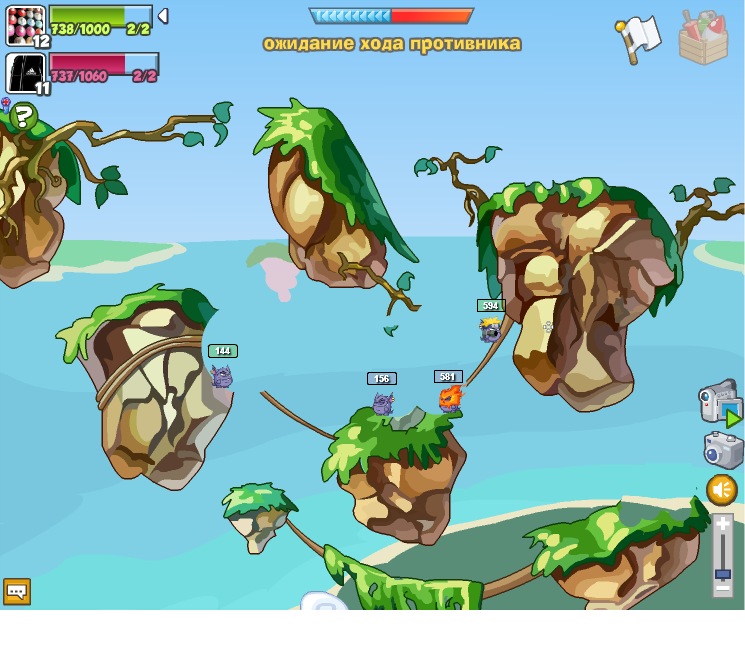Screen dimensions: 745x650
Task: Toggle sound with the orange speaker button
Action: click(722, 490)
